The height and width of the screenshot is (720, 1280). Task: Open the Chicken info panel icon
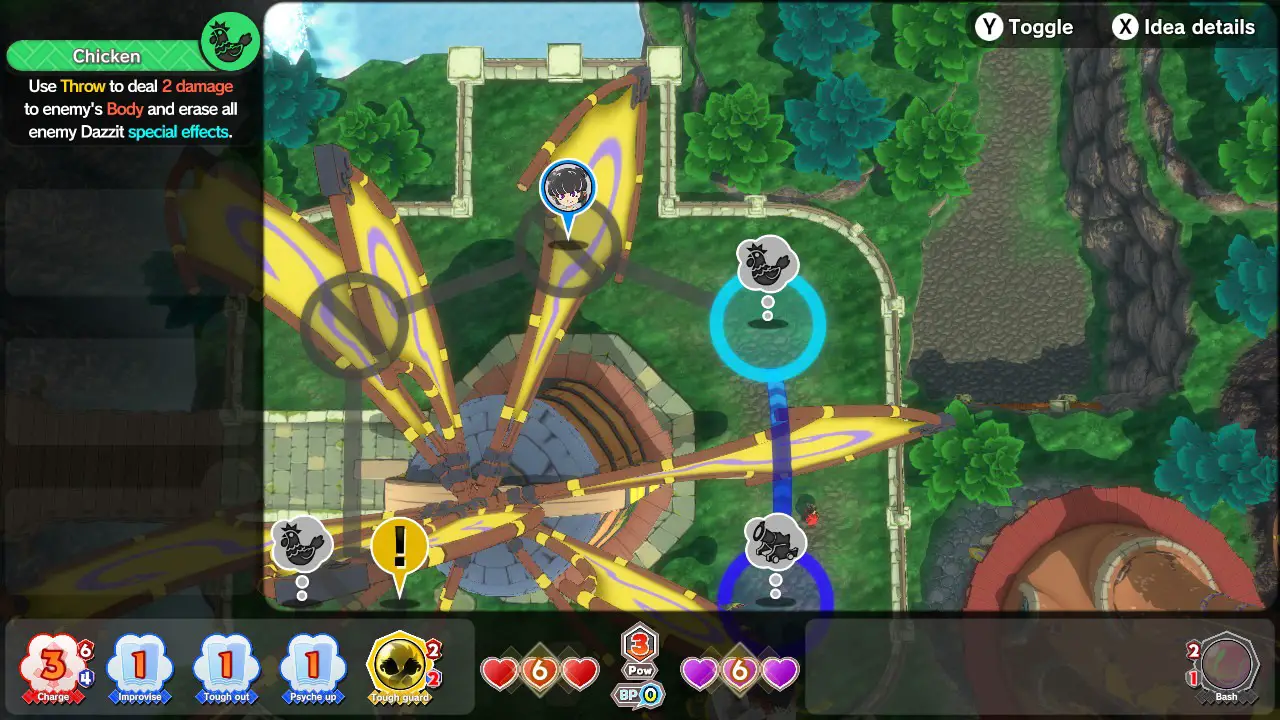coord(231,41)
